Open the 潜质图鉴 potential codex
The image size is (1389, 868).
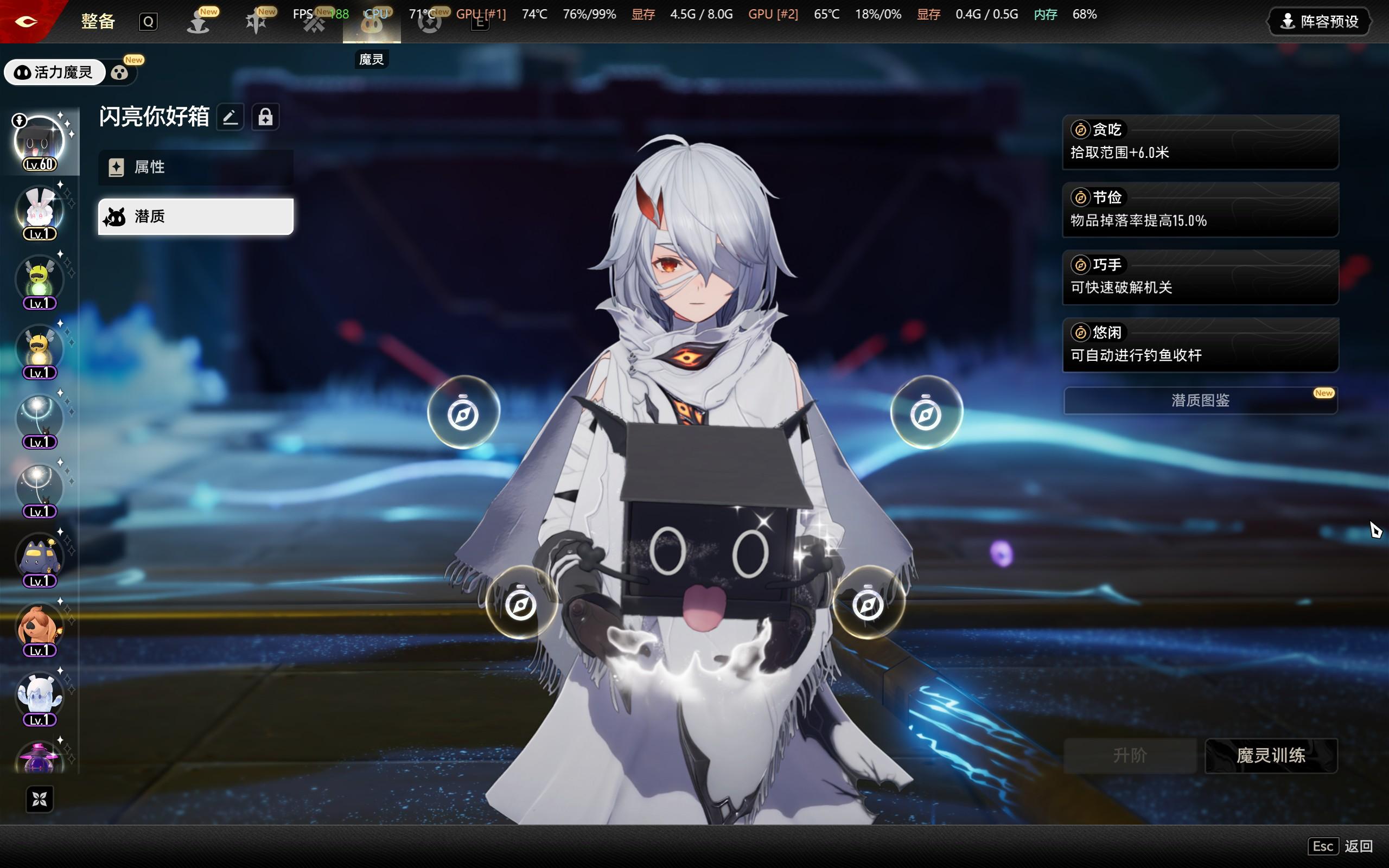click(1200, 400)
